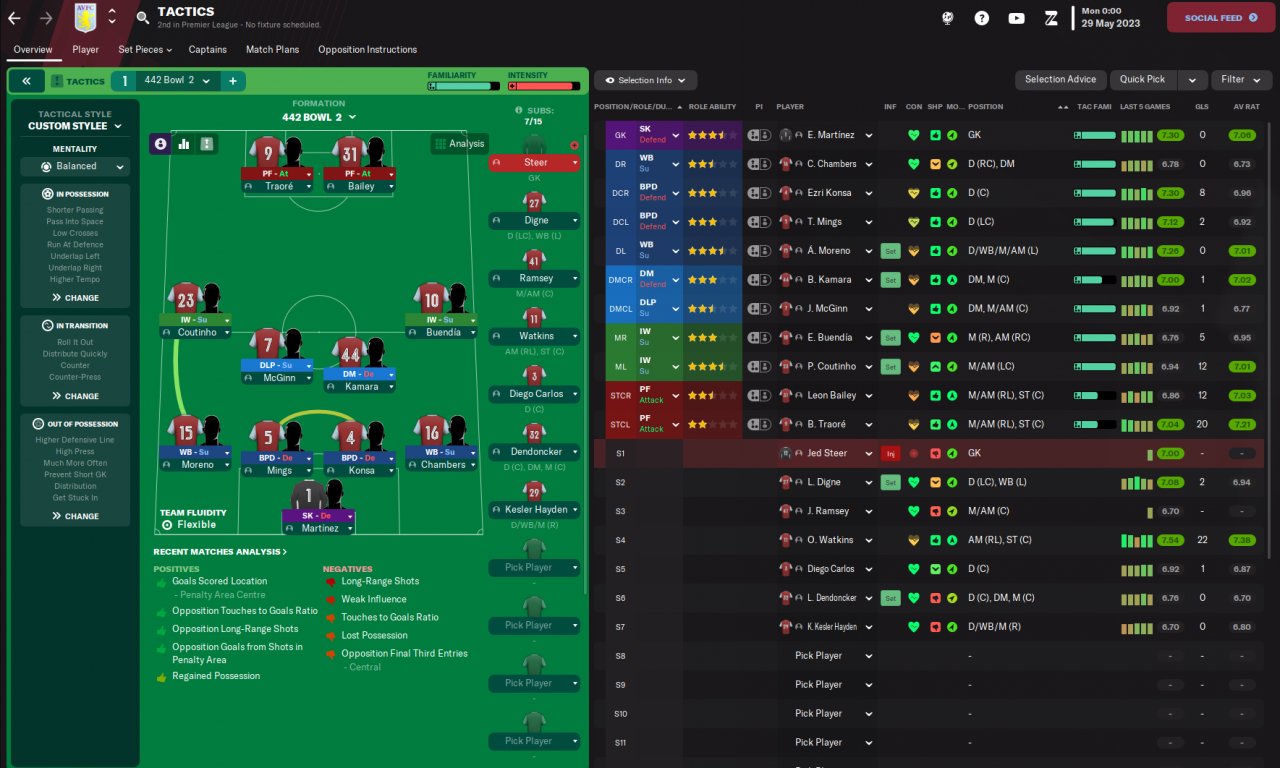Open the Analysis view on the pitch
Viewport: 1280px width, 768px height.
[459, 144]
